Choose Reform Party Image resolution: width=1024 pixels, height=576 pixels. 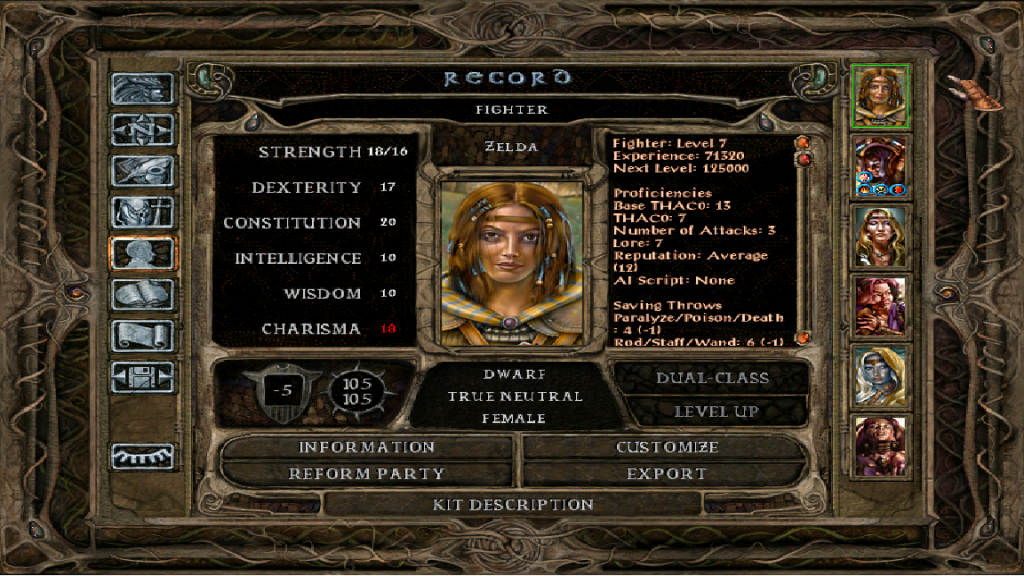click(x=366, y=474)
